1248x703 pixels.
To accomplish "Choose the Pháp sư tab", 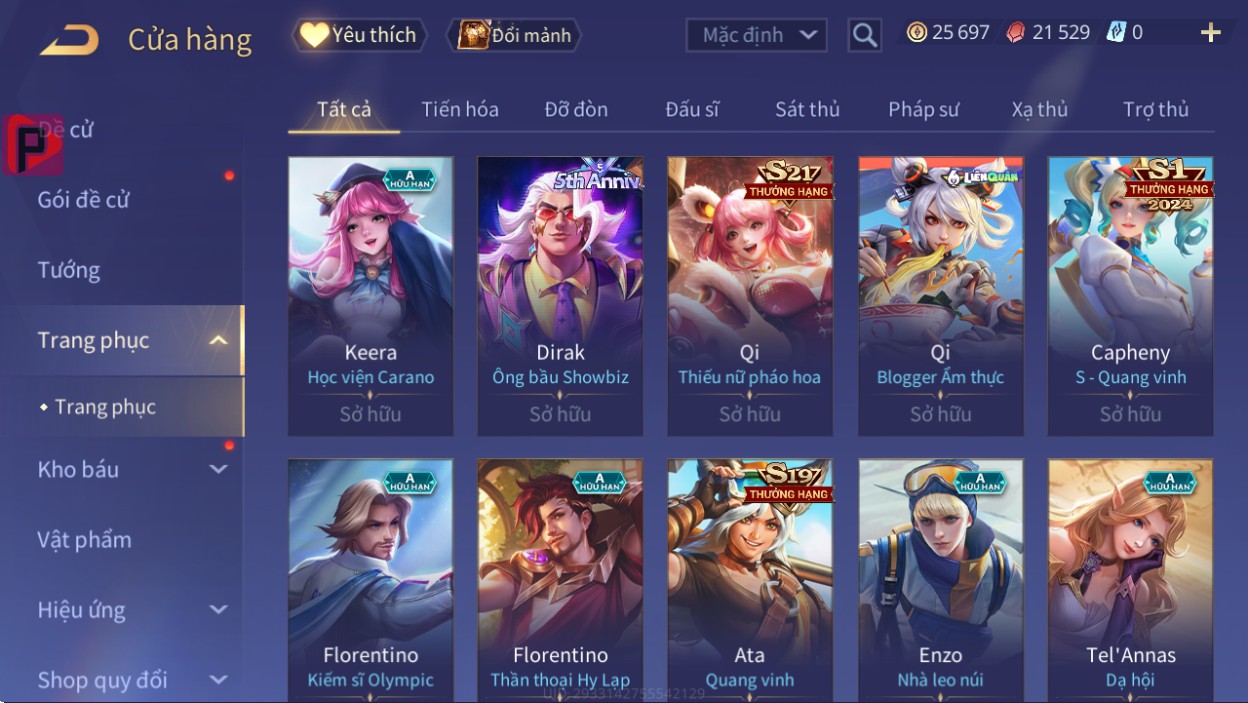I will click(923, 109).
